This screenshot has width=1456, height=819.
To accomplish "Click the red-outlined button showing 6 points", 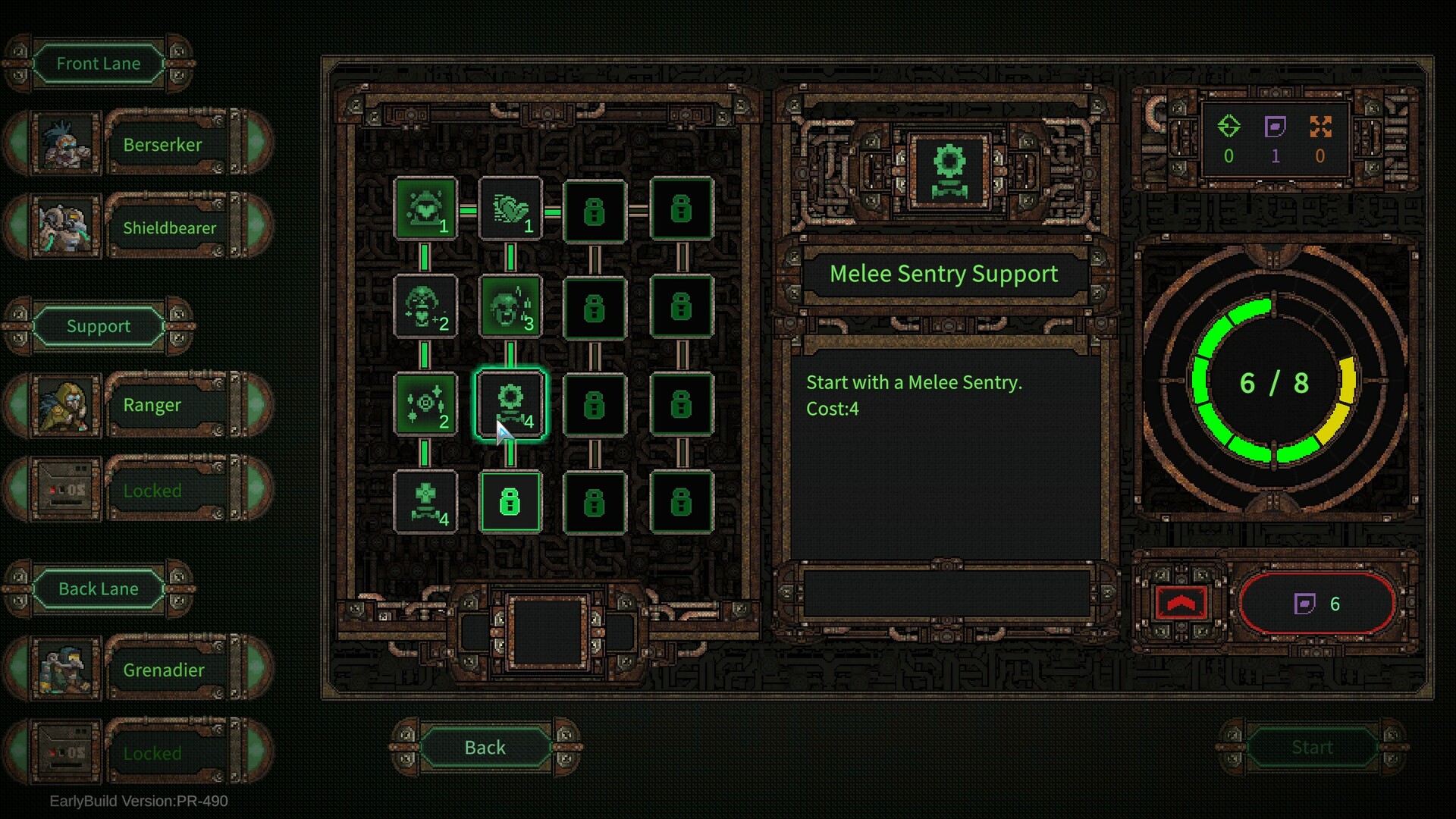I will [x=1317, y=604].
